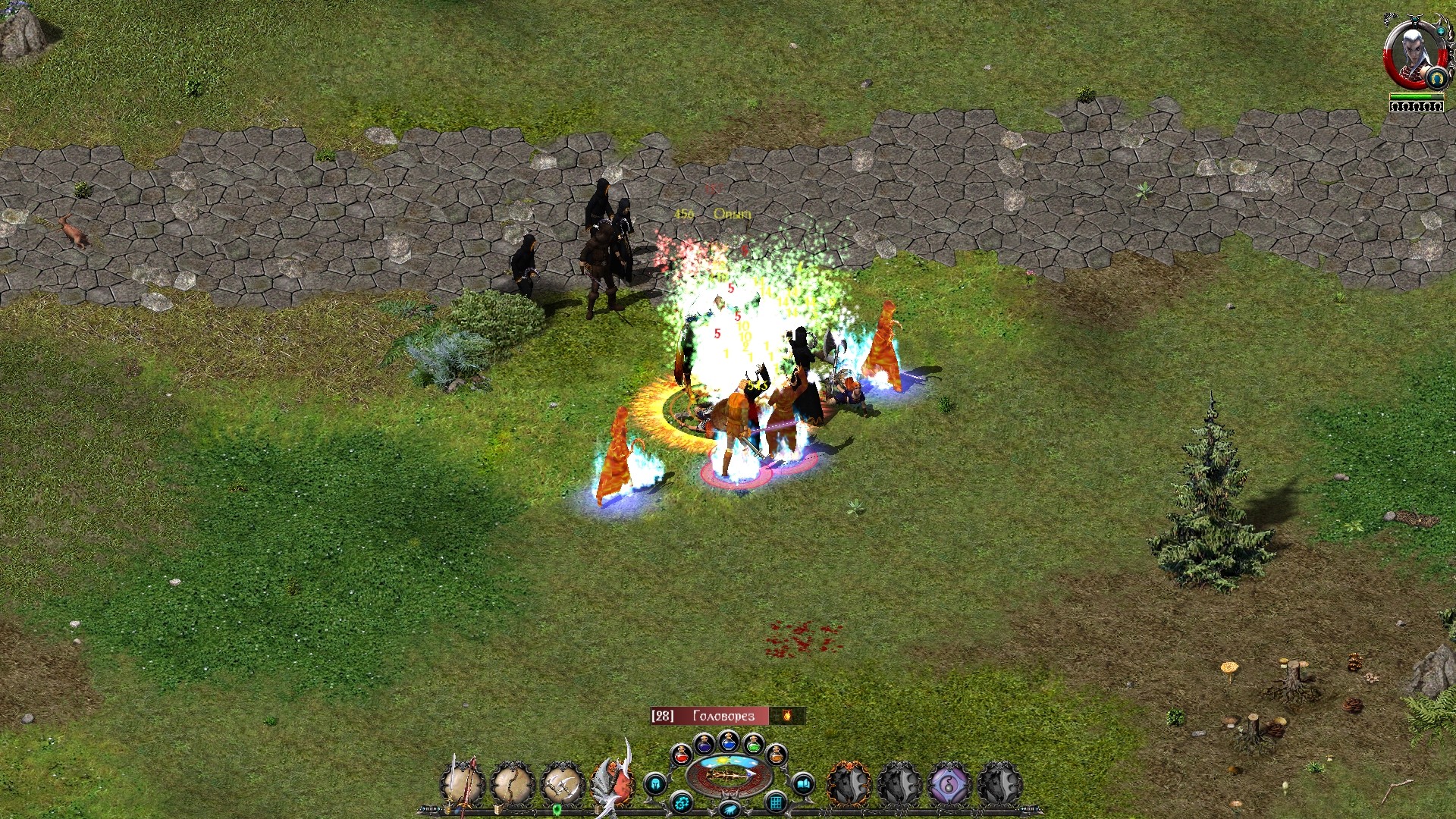Click the plus button on the portrait
This screenshot has width=1456, height=819.
click(1440, 31)
